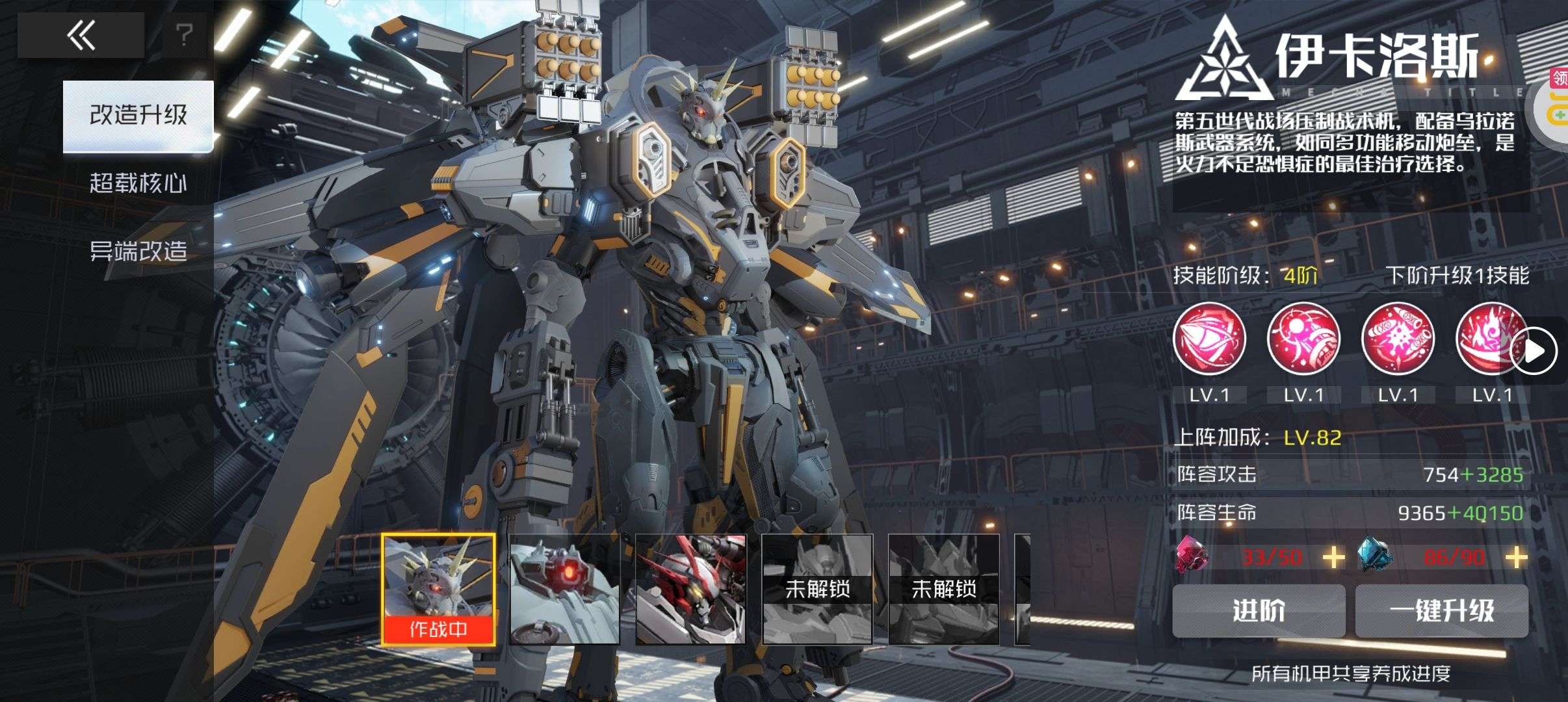Choose the active 作战中 mech thumbnail

pyautogui.click(x=438, y=589)
